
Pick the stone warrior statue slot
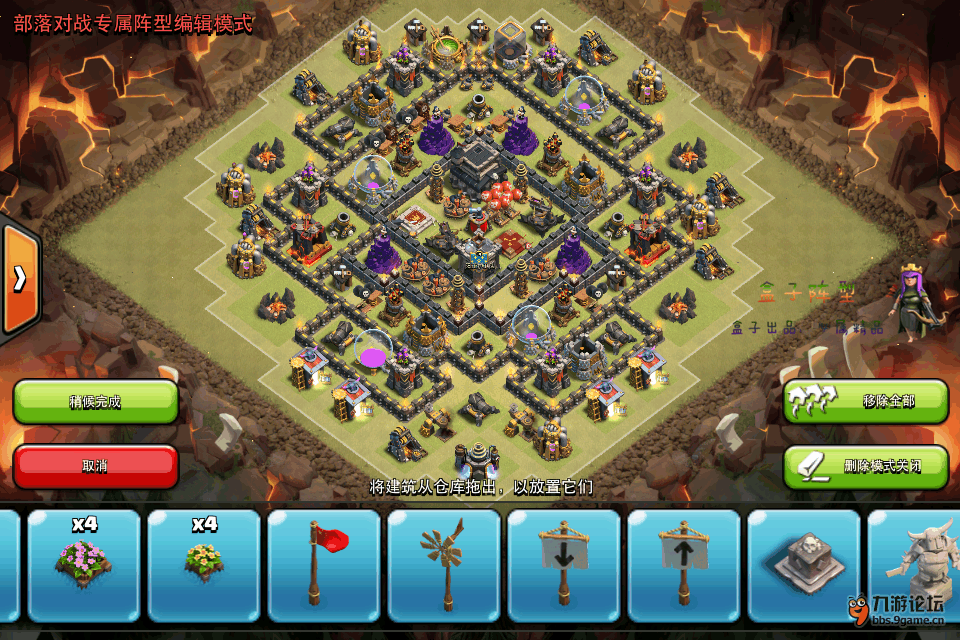coord(915,565)
